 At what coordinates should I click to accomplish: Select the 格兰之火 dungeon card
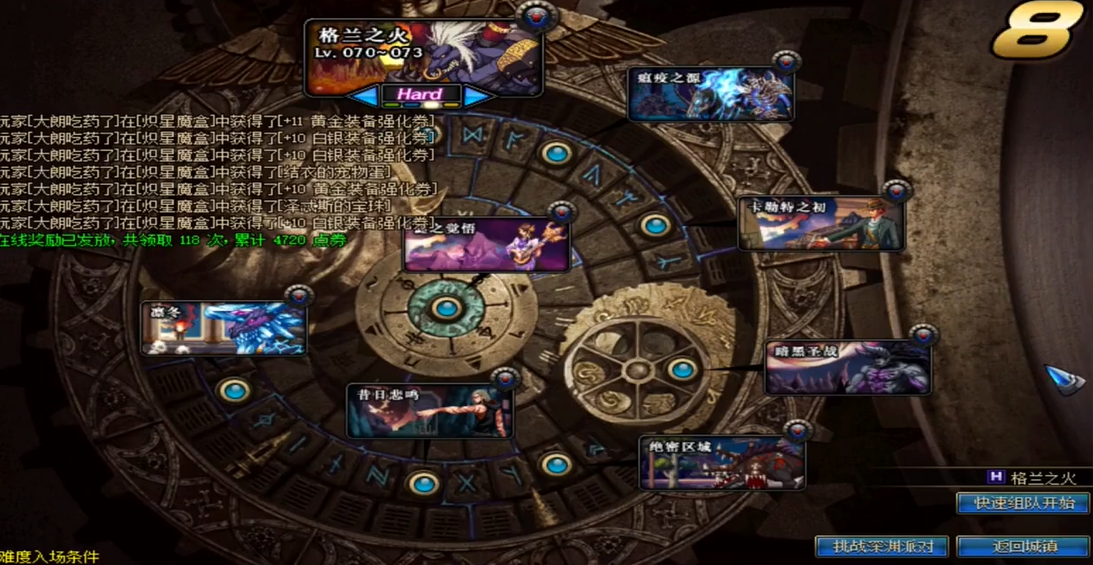click(424, 56)
